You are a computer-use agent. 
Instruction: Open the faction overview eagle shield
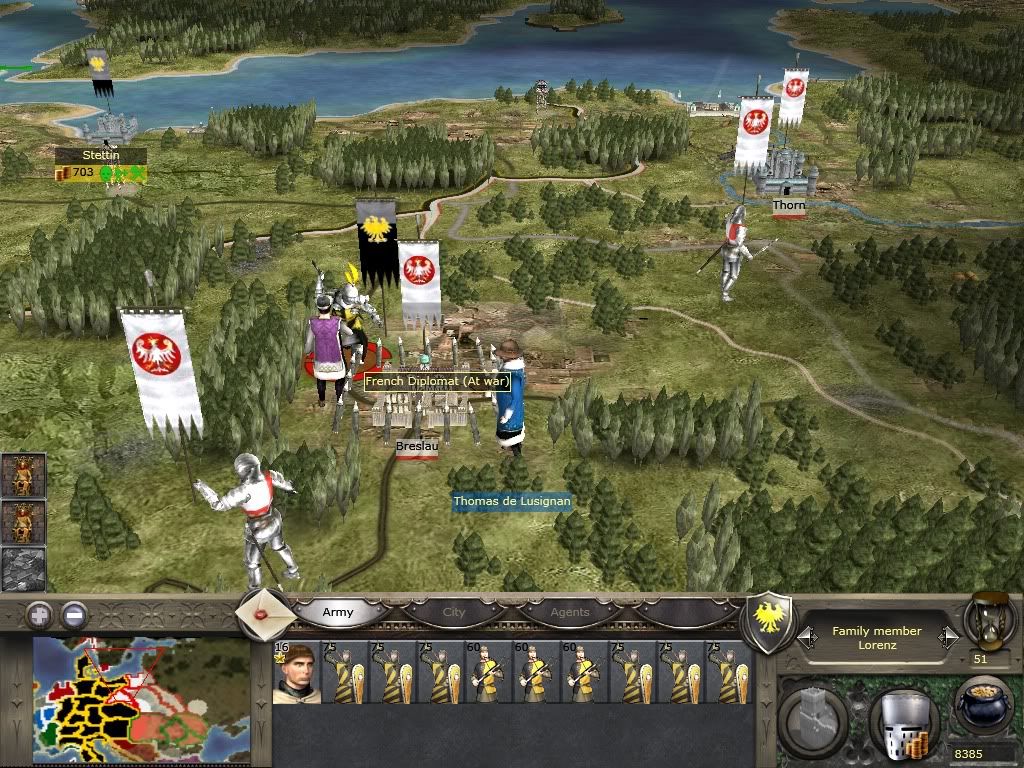point(771,611)
